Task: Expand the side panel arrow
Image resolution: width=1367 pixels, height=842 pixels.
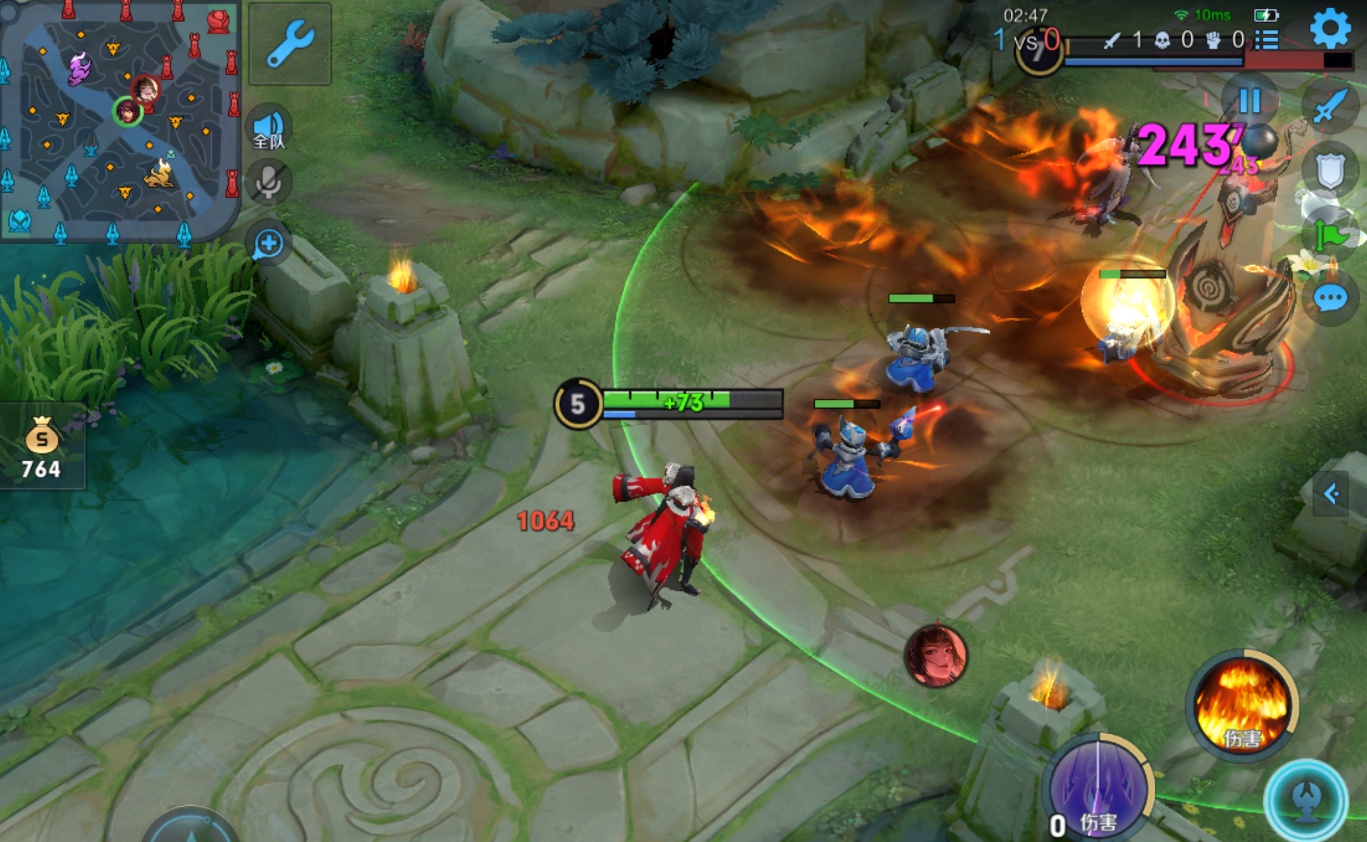Action: point(1331,493)
